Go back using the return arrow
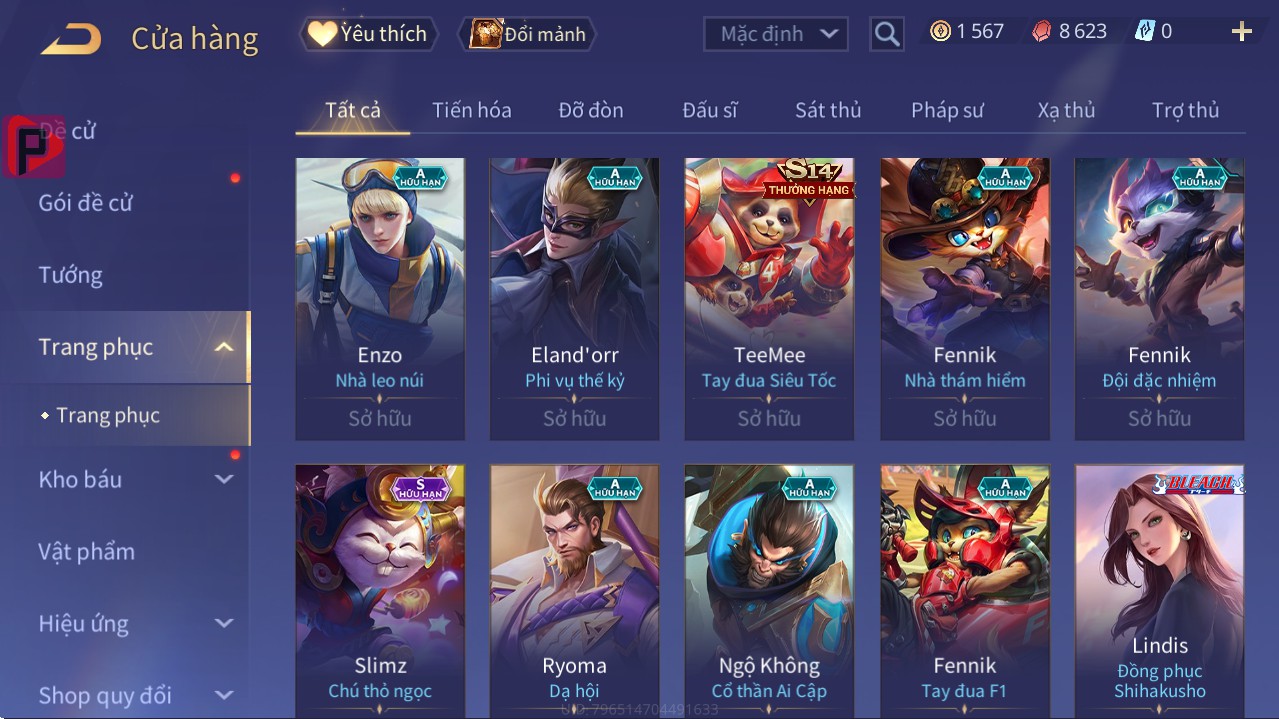This screenshot has width=1279, height=719. point(71,39)
